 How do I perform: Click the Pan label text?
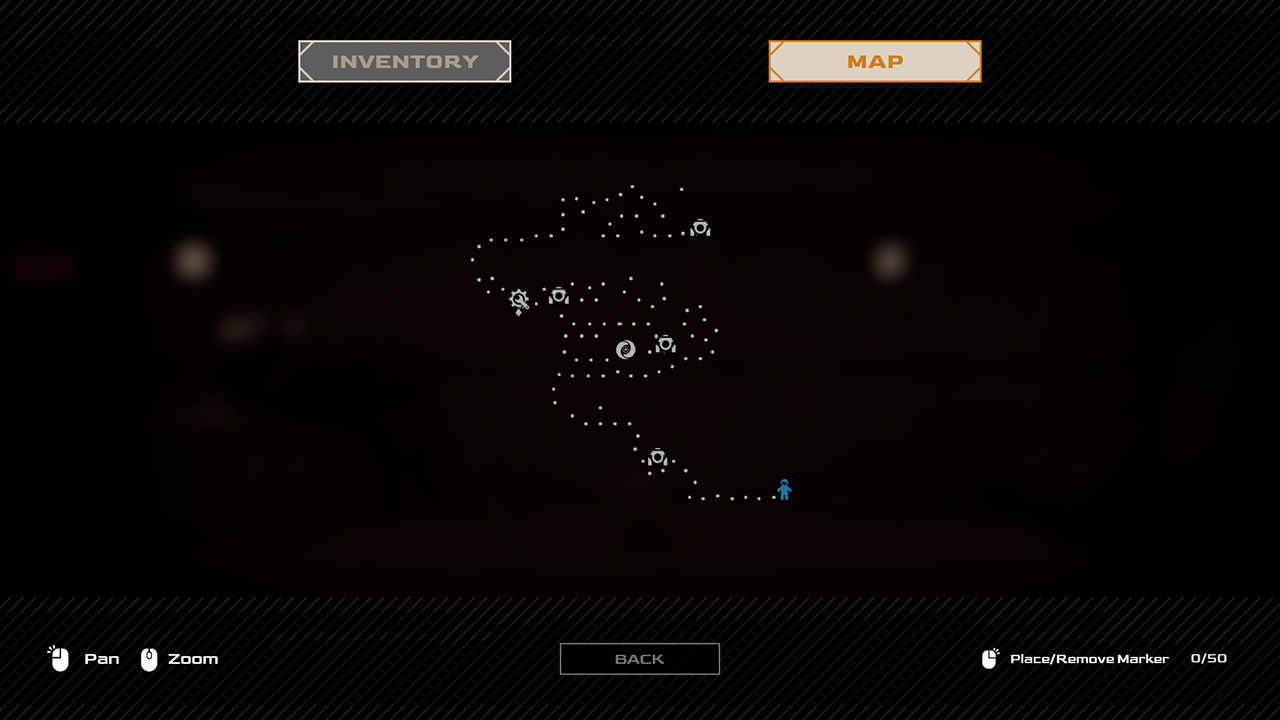coord(103,659)
